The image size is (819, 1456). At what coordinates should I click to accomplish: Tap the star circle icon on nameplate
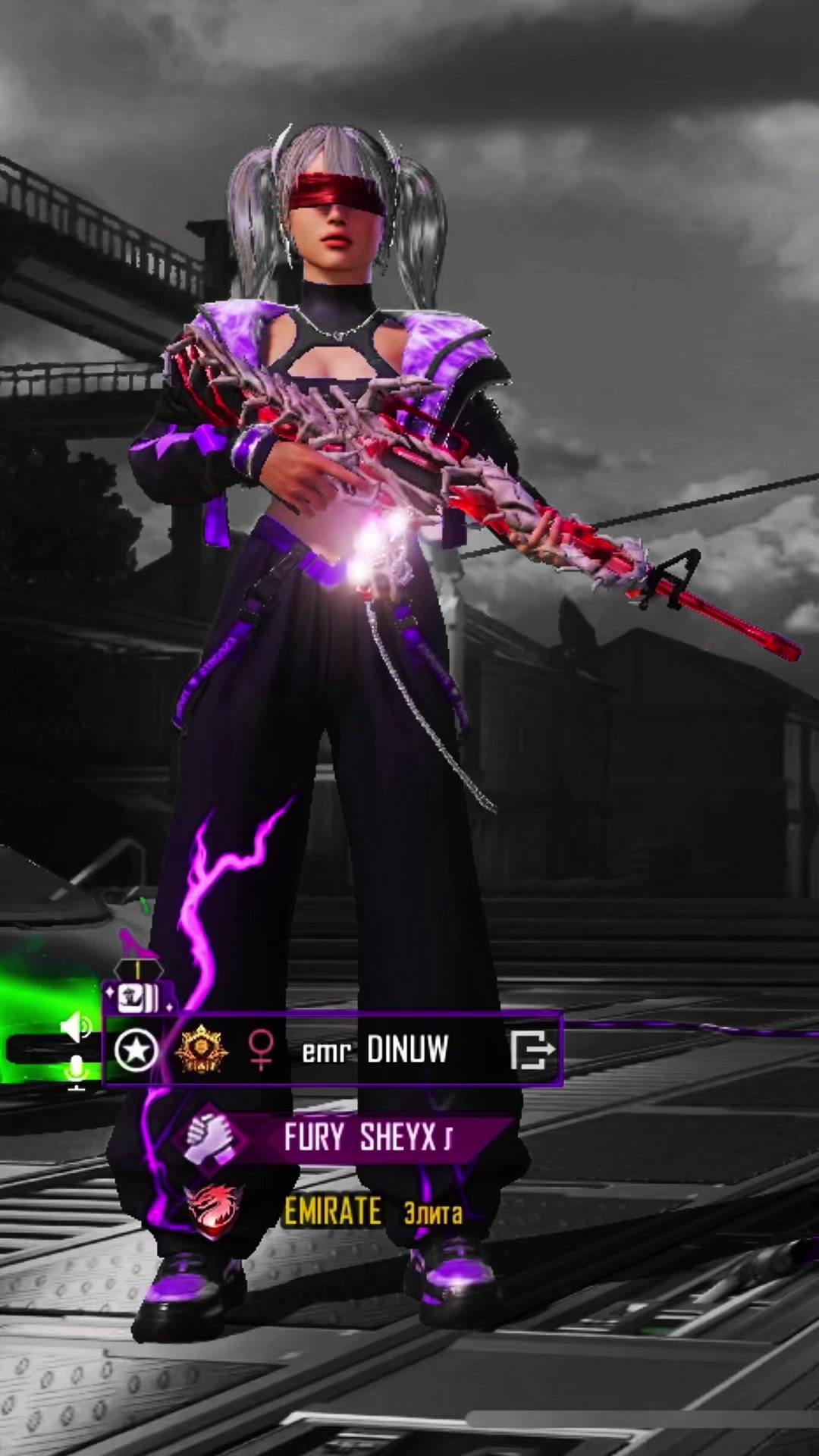click(x=136, y=1051)
